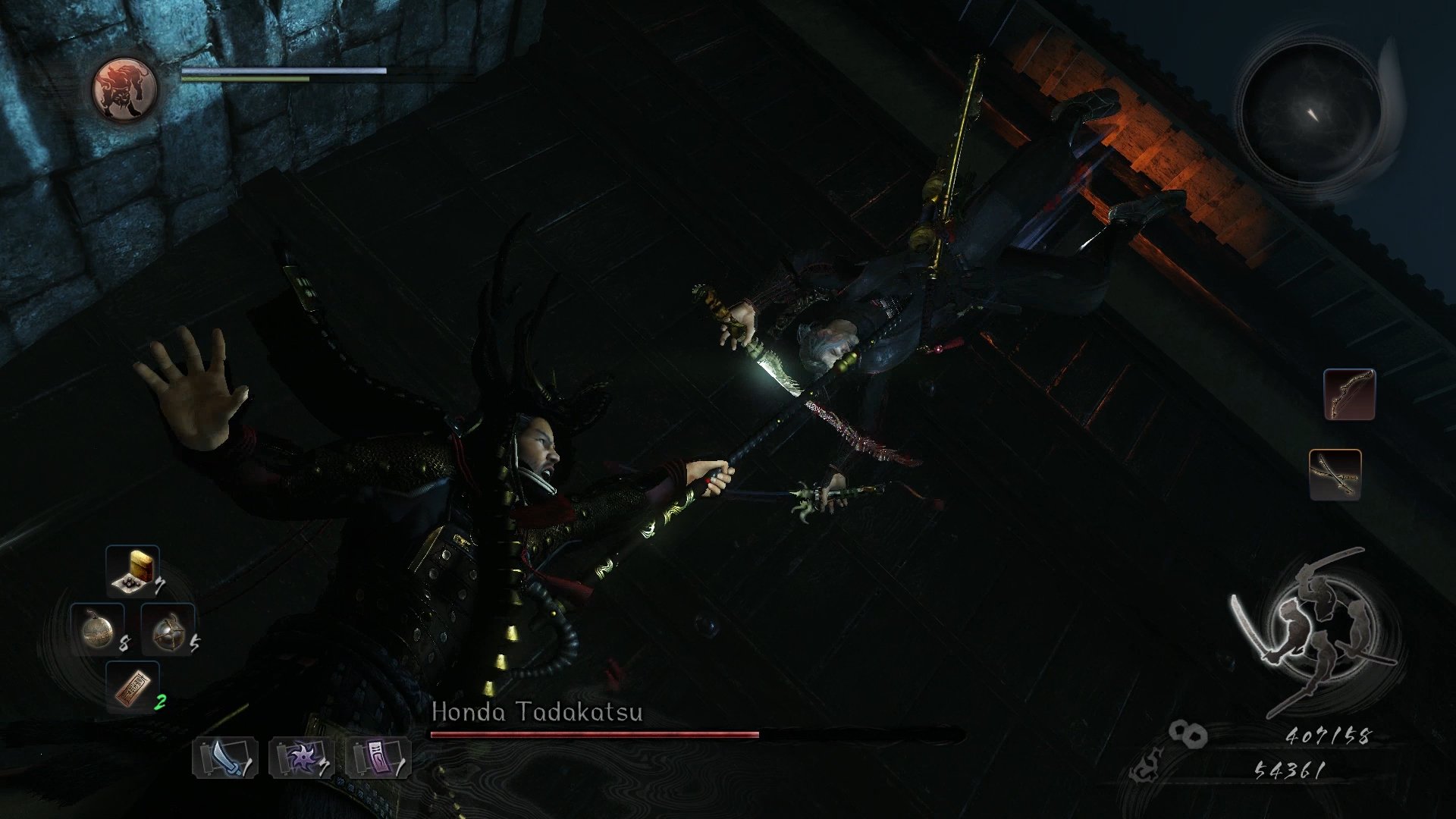The image size is (1456, 819).
Task: Activate the purple talisman scroll shortcut
Action: (378, 758)
